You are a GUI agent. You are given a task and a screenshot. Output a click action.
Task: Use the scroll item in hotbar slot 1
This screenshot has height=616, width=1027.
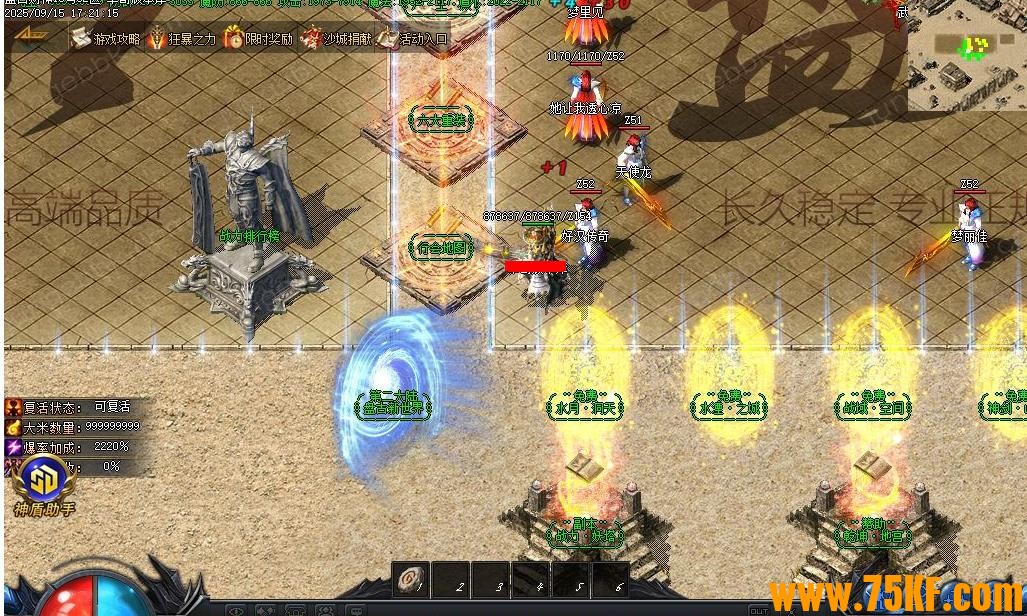click(x=409, y=579)
